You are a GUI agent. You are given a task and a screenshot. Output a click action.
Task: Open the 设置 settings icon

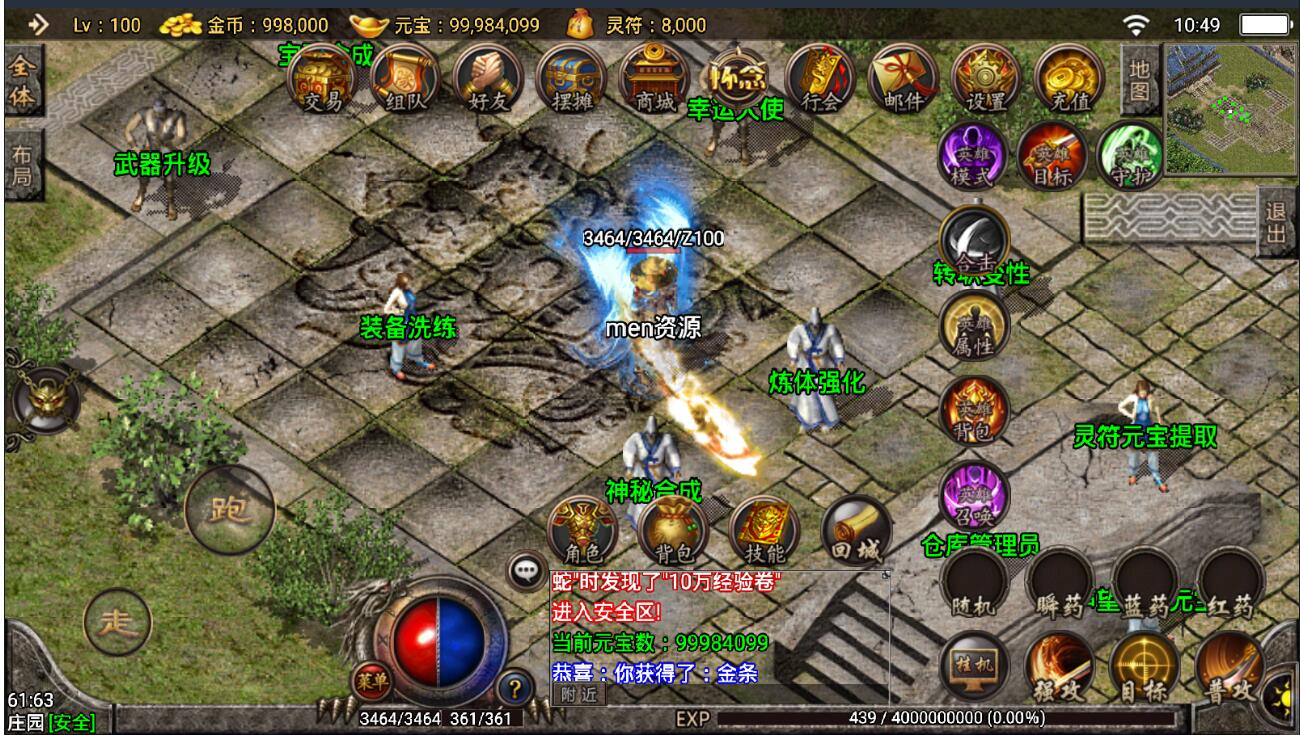(x=986, y=79)
